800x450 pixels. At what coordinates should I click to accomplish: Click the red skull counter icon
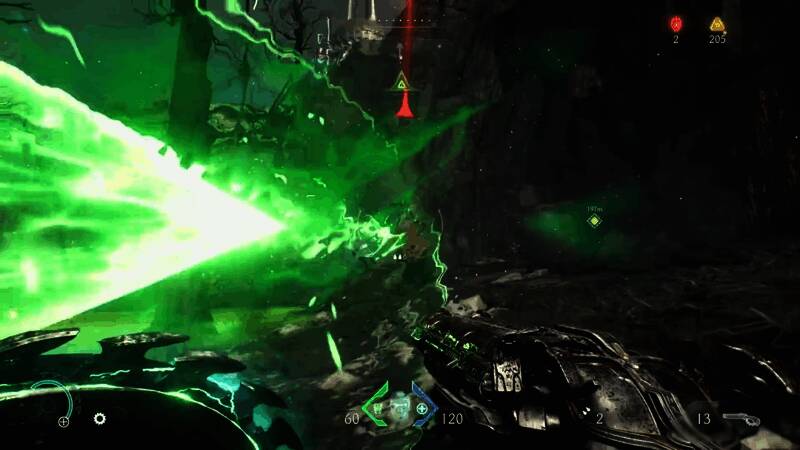[x=675, y=23]
